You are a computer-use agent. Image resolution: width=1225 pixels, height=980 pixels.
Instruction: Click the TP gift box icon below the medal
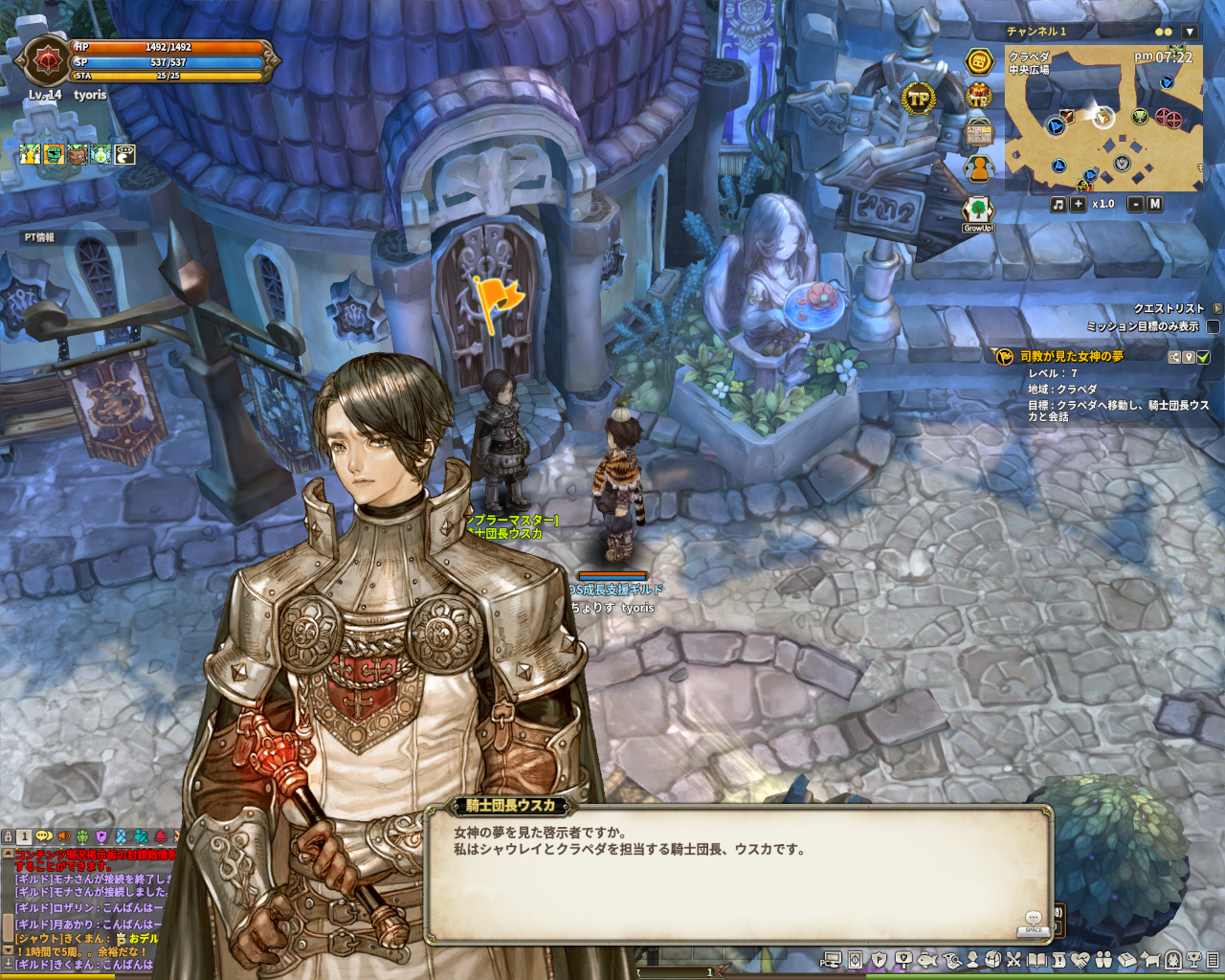pyautogui.click(x=978, y=96)
